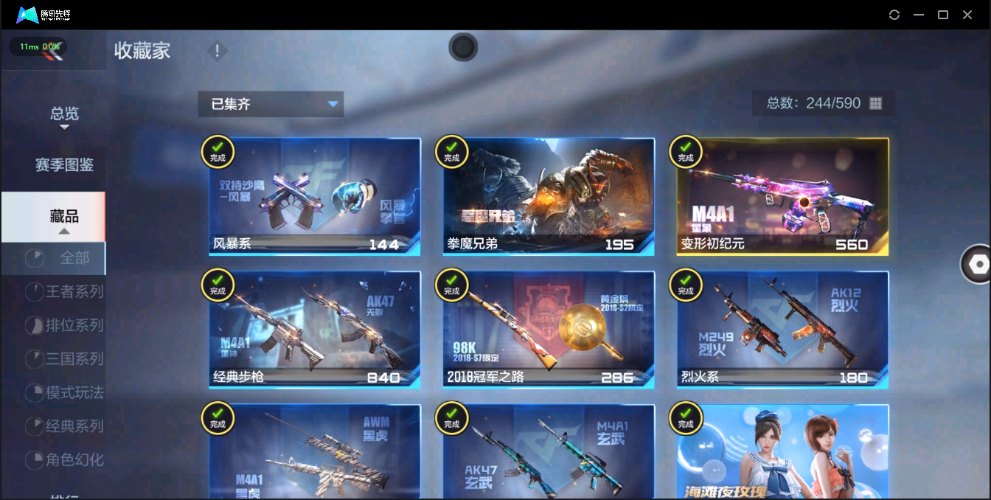Screen dimensions: 991x500
Task: Click the info exclamation icon beside 收藏家
Action: click(217, 51)
